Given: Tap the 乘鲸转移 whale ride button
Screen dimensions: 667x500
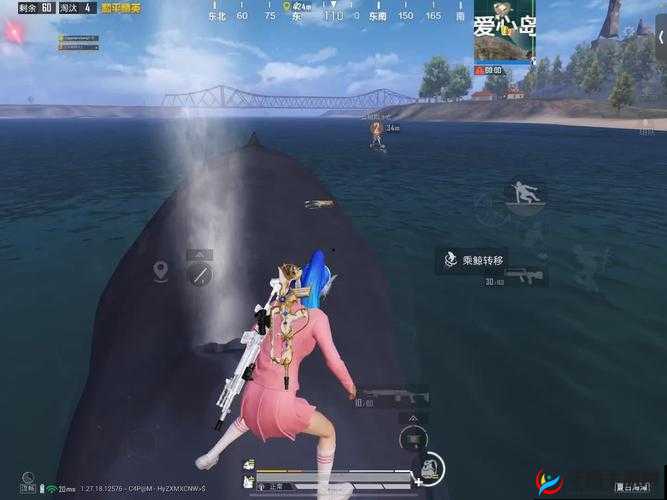Looking at the screenshot, I should point(474,261).
